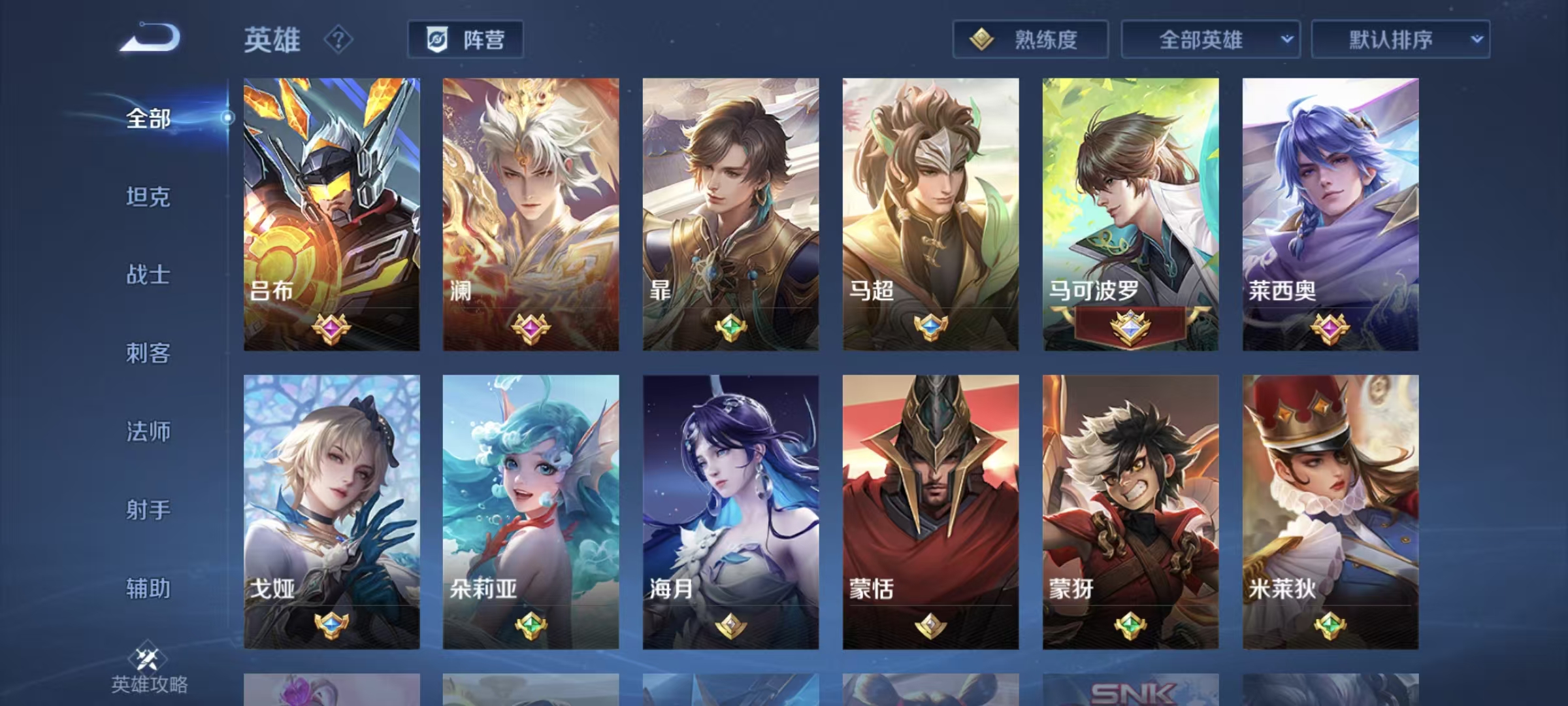1568x706 pixels.
Task: Open the 阵营 faction filter
Action: point(465,40)
